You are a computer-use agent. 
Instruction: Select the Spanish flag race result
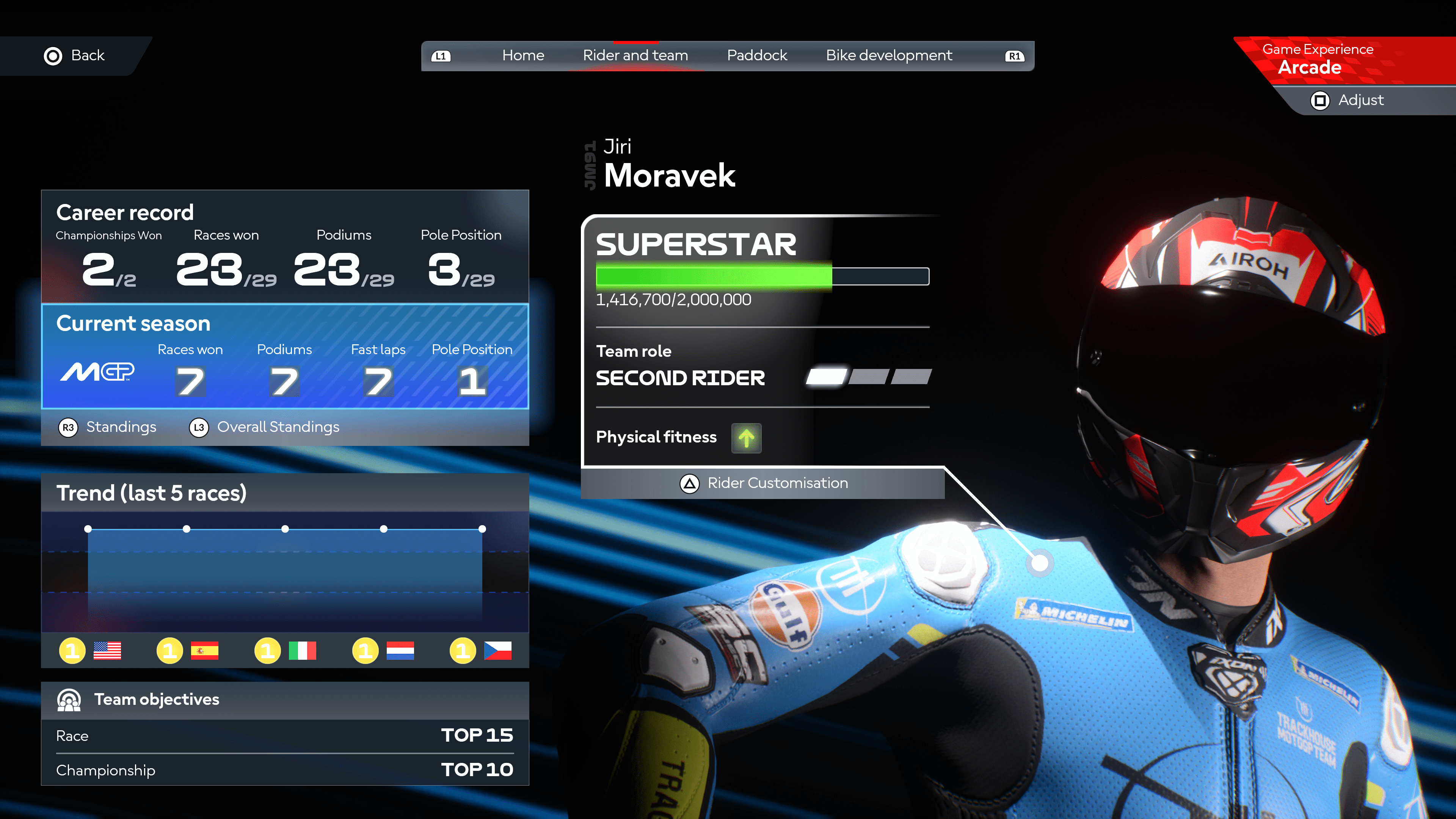point(205,651)
